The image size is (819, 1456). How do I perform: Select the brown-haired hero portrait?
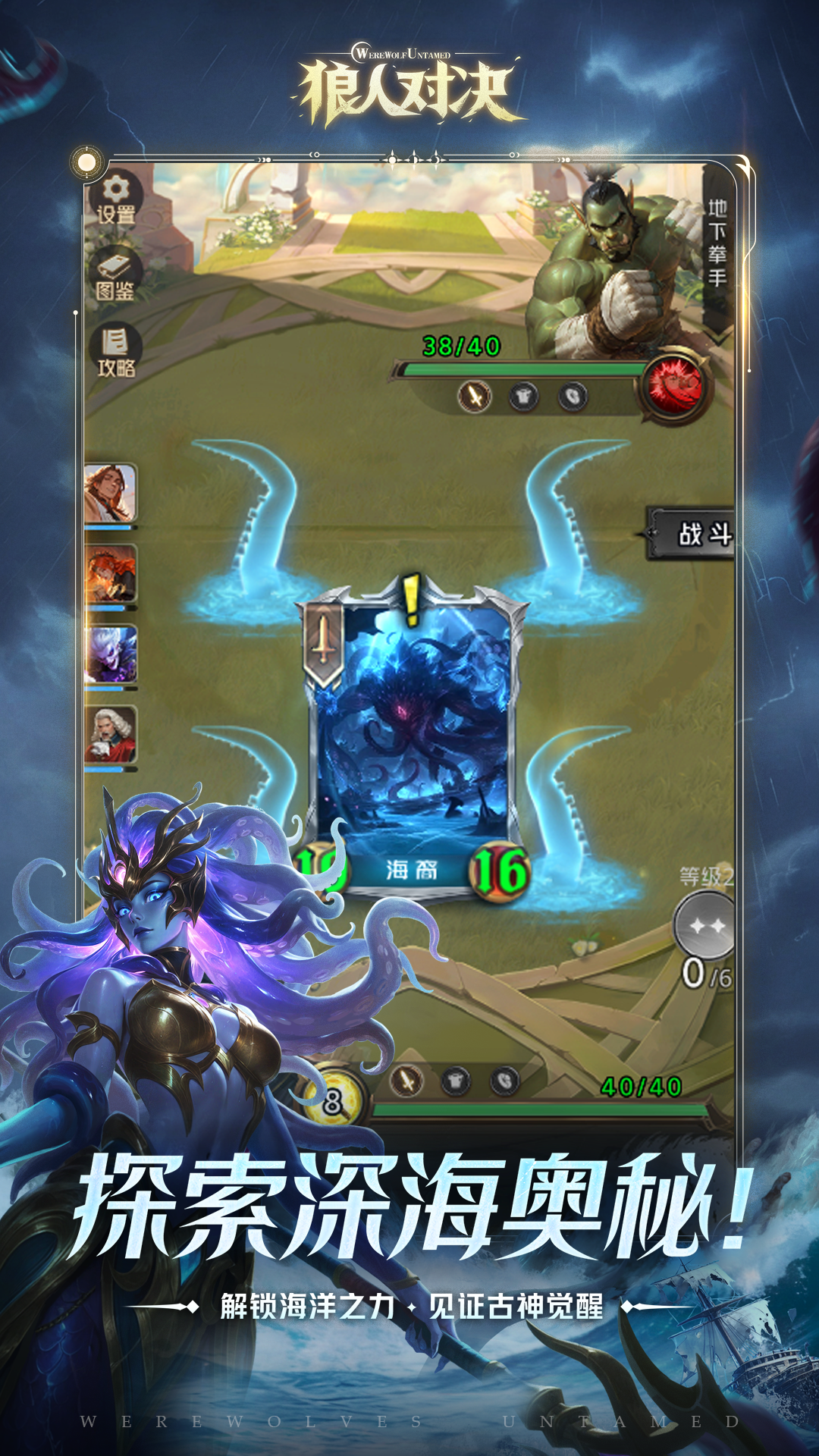111,493
